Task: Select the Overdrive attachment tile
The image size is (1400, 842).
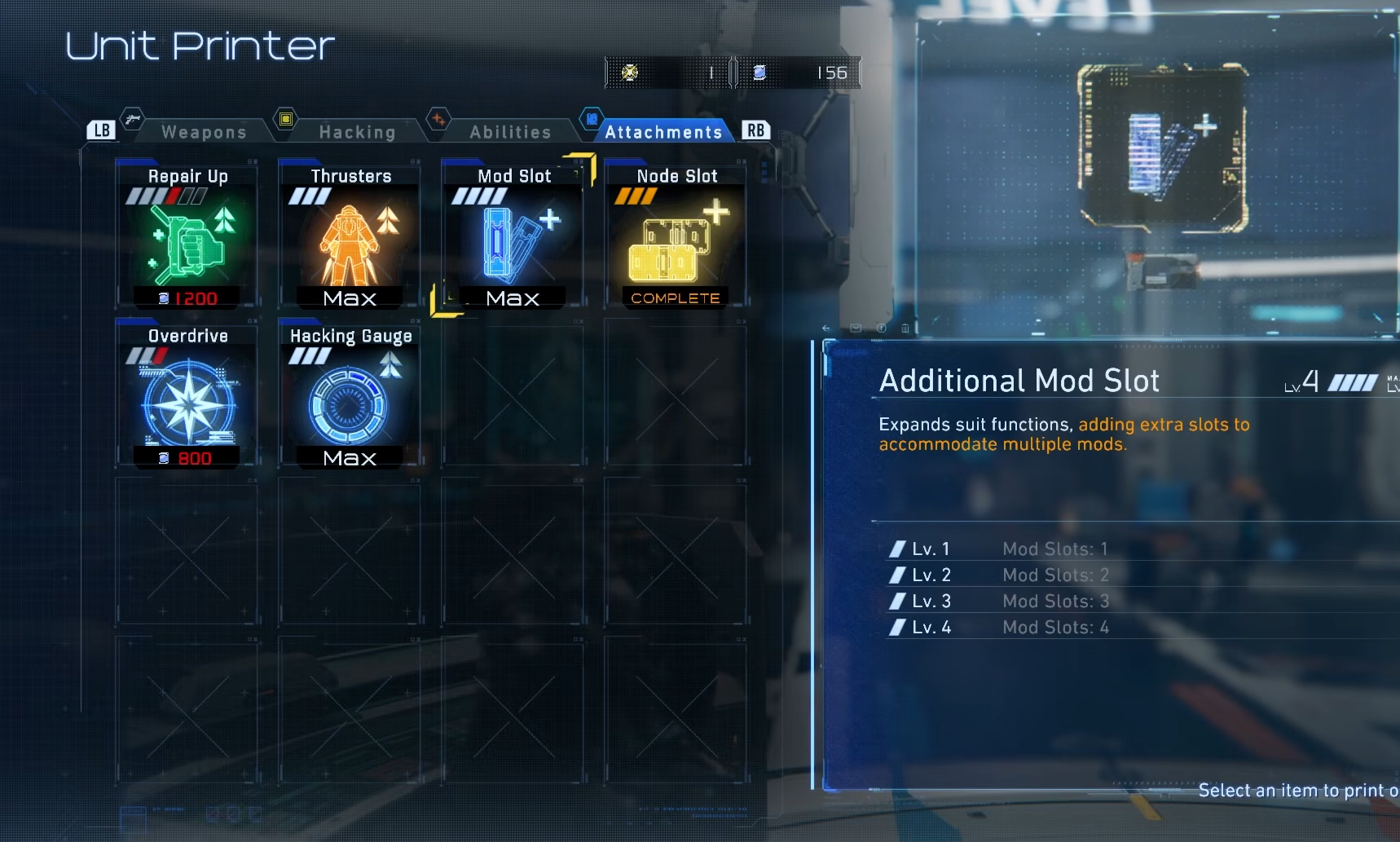Action: (187, 396)
